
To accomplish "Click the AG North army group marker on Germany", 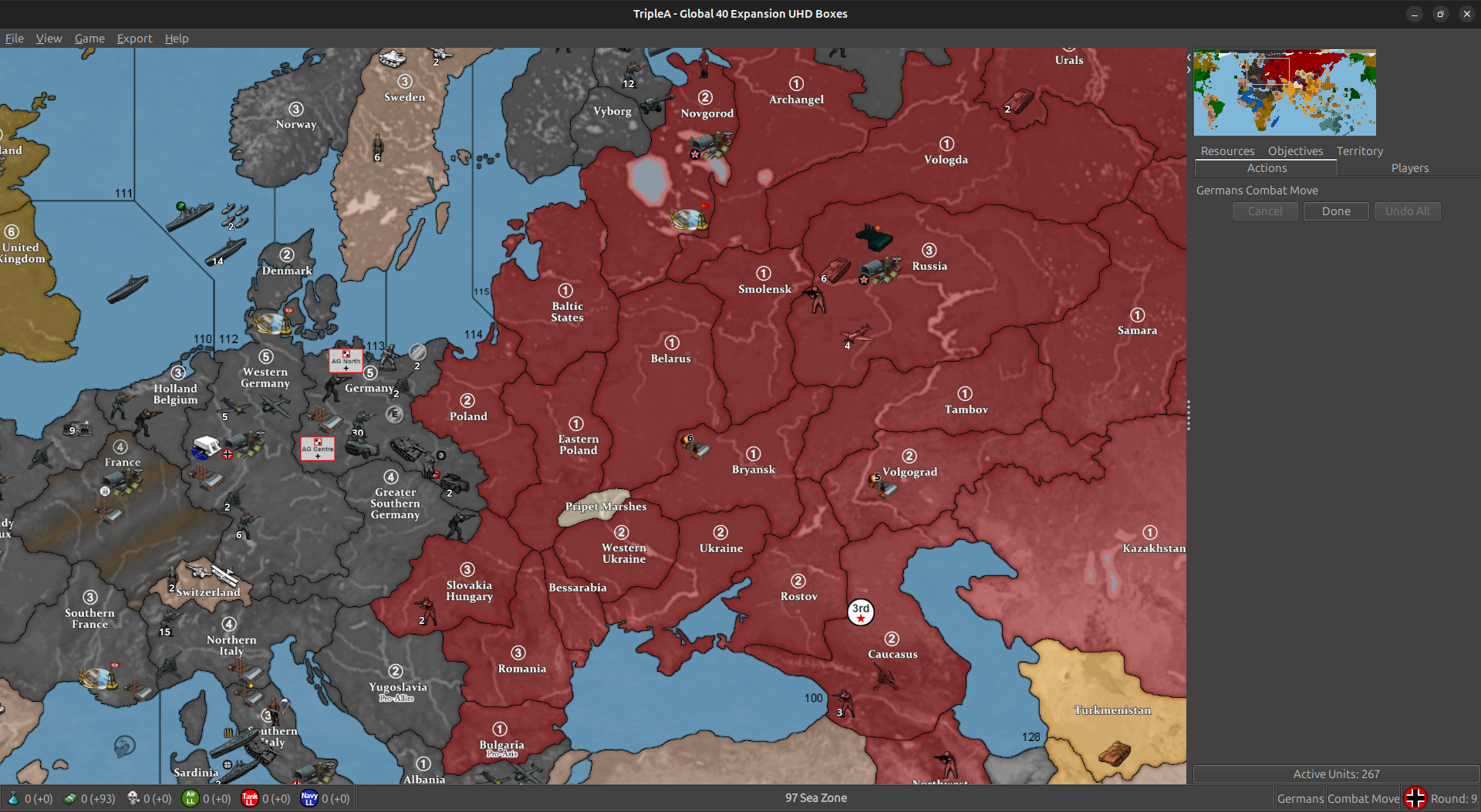I will 346,362.
